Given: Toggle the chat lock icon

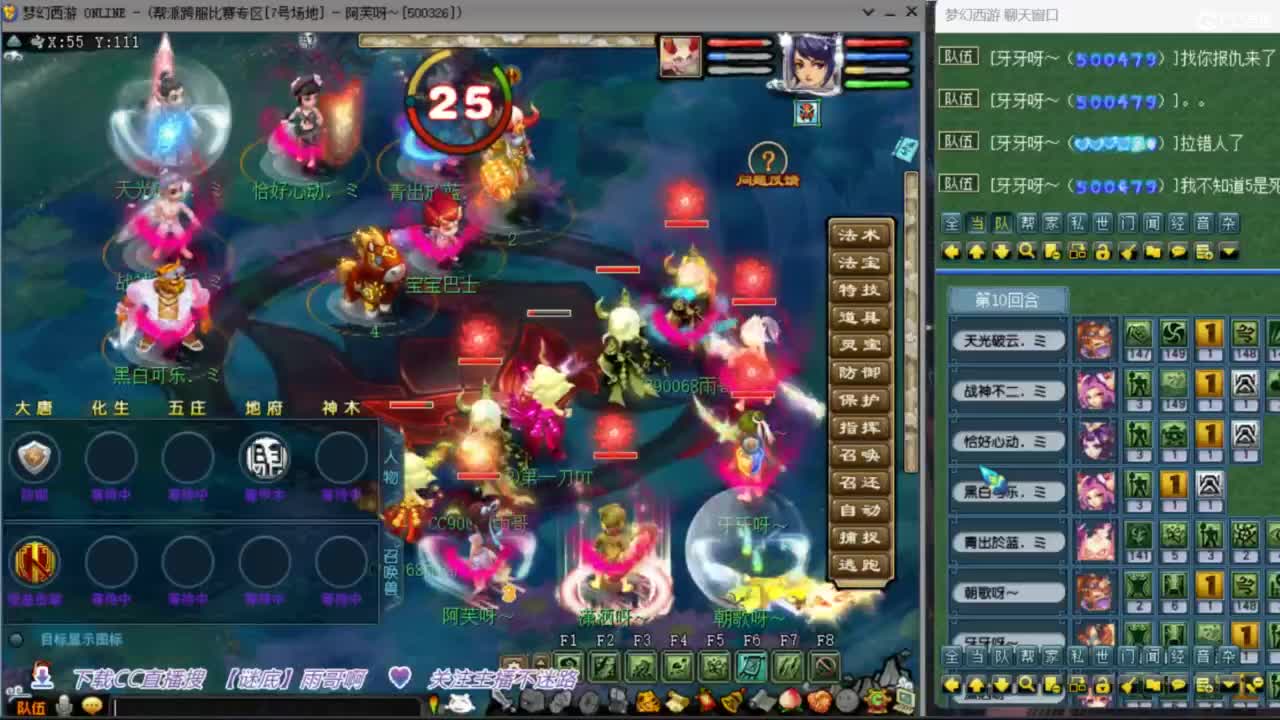Looking at the screenshot, I should [x=1105, y=252].
